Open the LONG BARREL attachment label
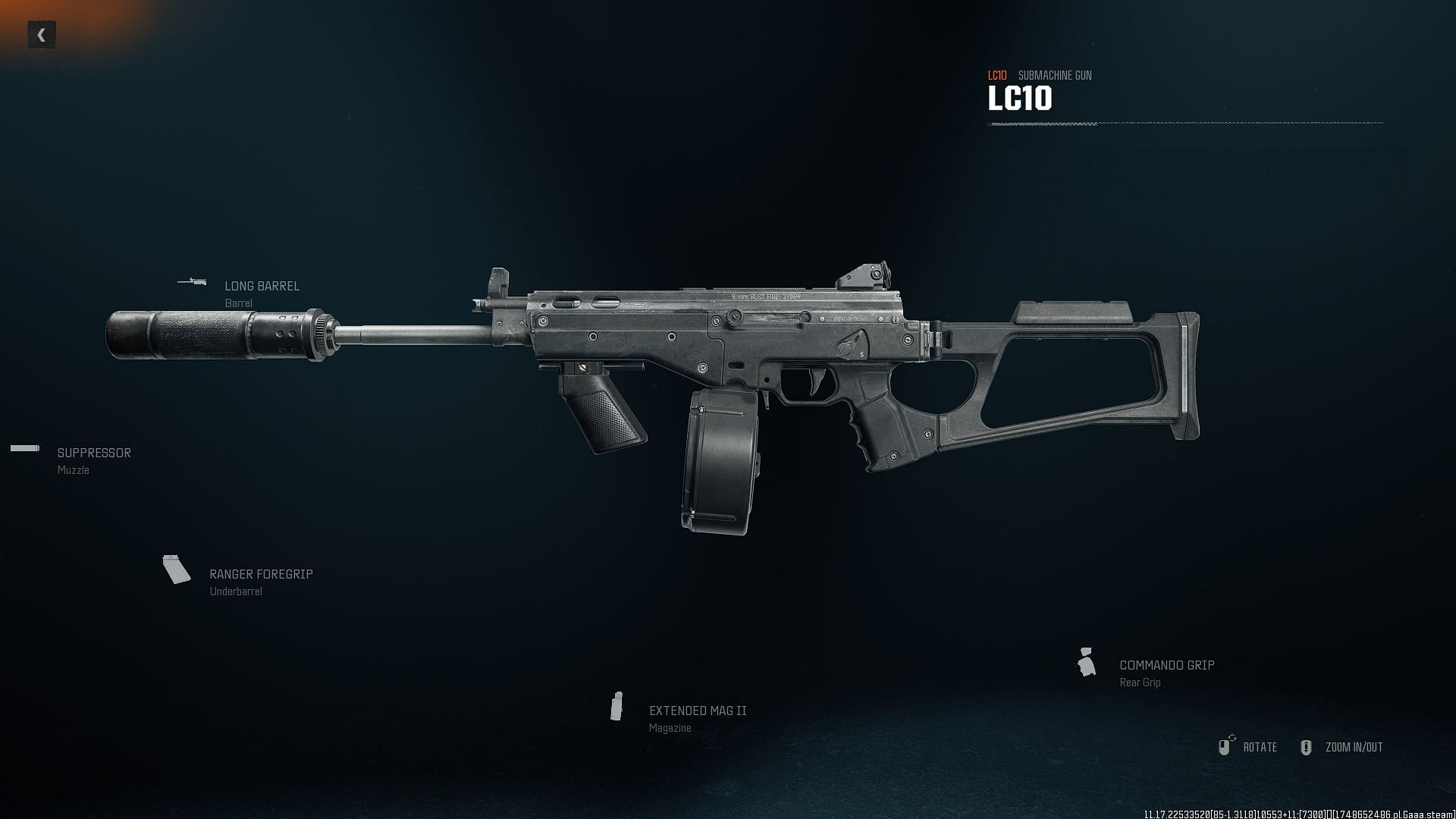The width and height of the screenshot is (1456, 819). click(262, 286)
